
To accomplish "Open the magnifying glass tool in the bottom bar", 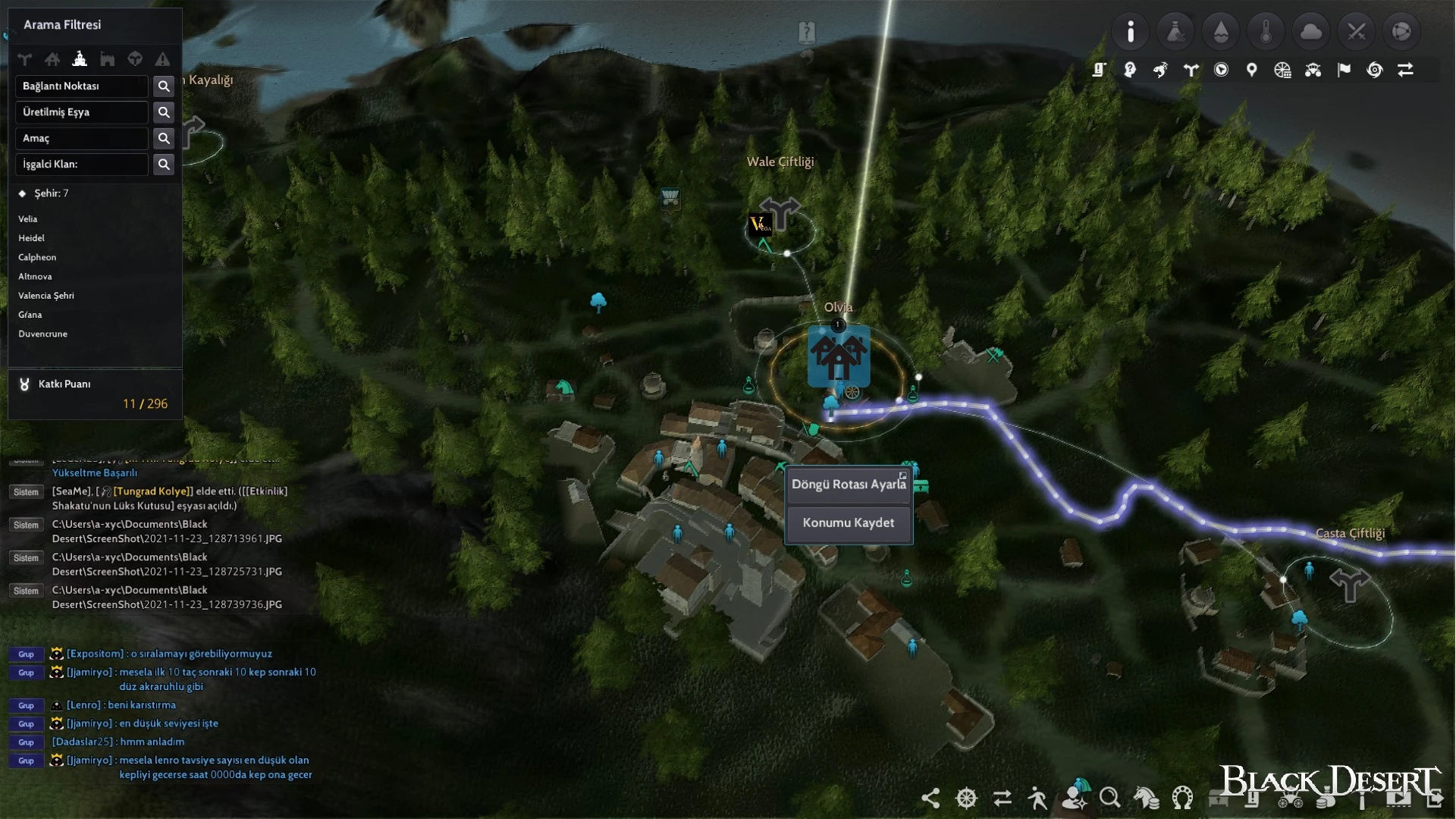I will 1109,798.
